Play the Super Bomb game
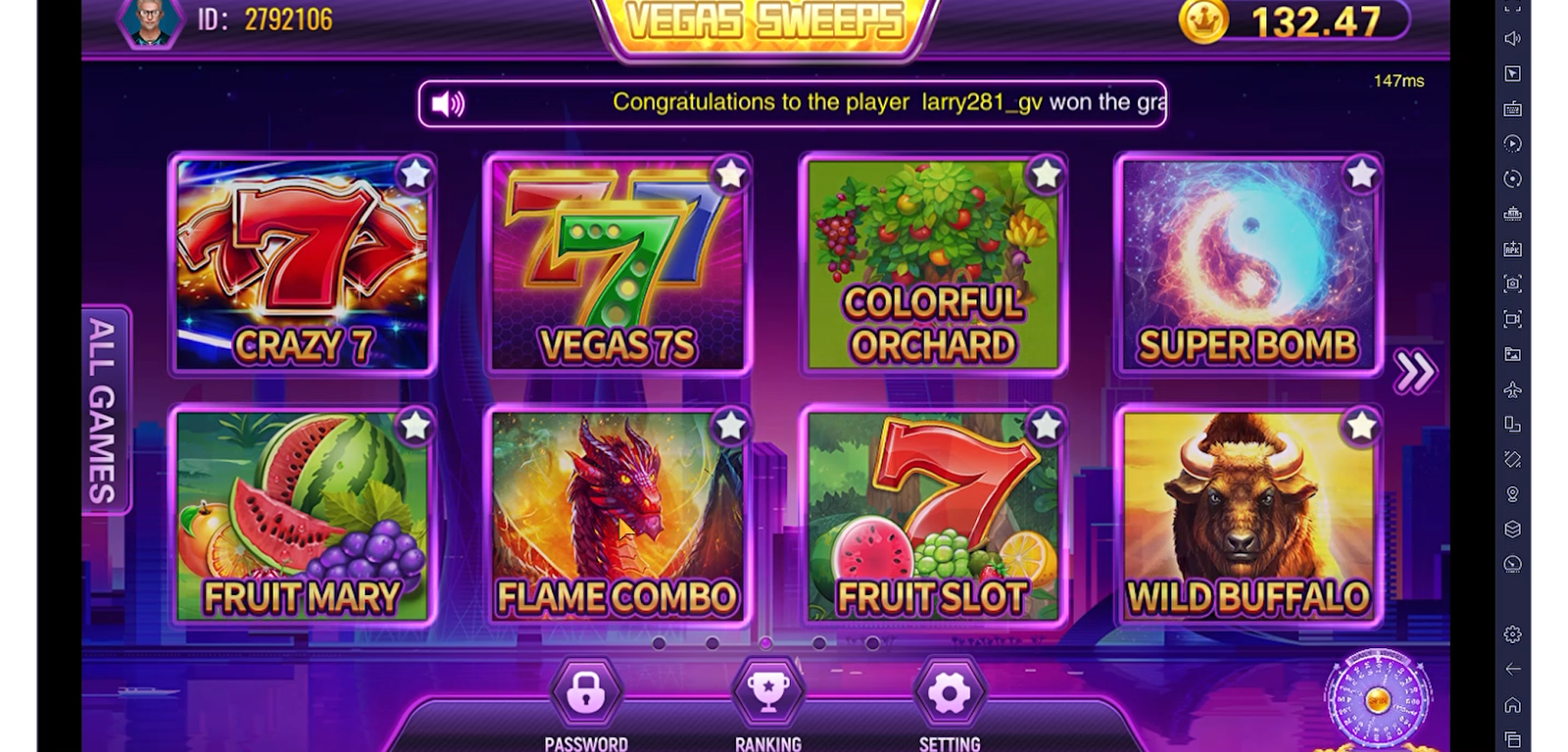 pos(1248,265)
